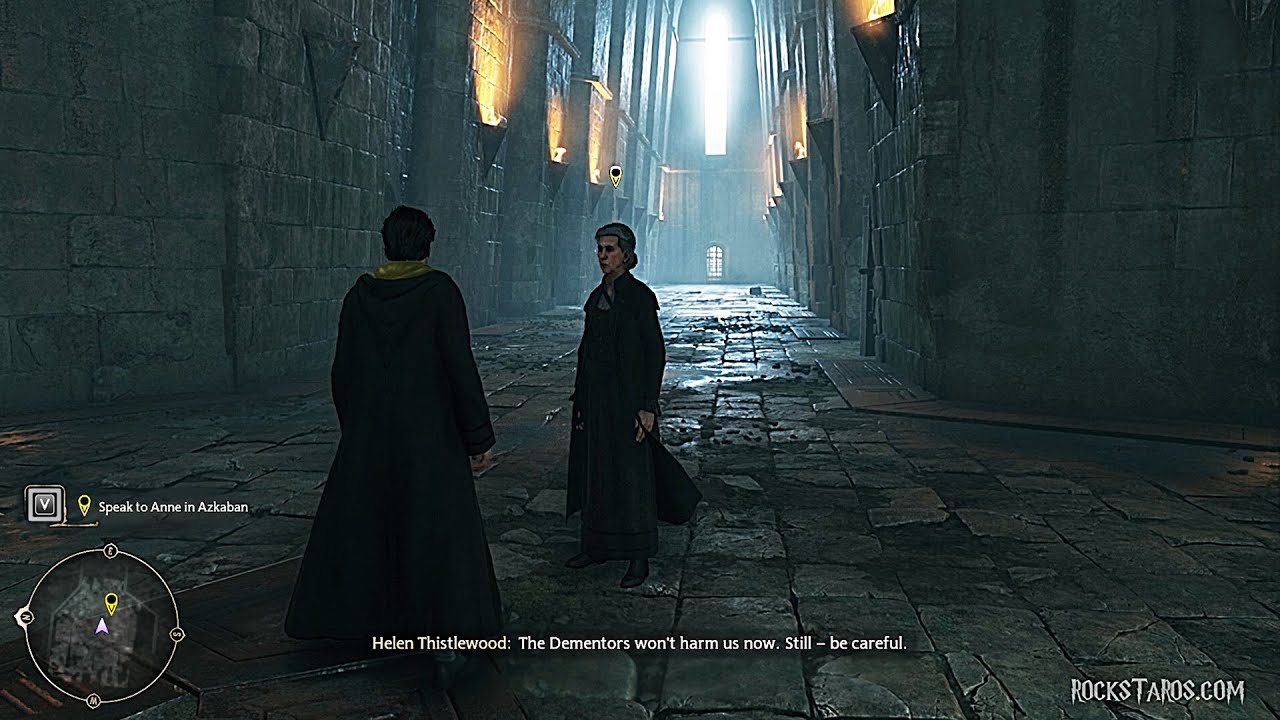The height and width of the screenshot is (720, 1280).
Task: Select the E compass letter on the minimap ring
Action: click(111, 549)
